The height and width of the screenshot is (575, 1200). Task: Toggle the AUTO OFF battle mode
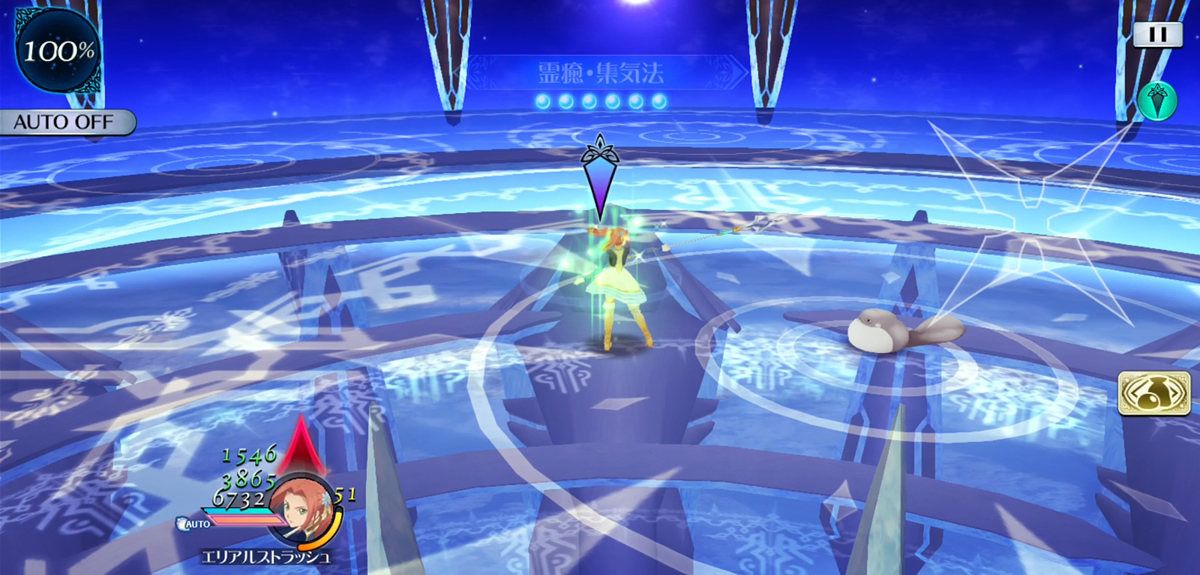66,123
